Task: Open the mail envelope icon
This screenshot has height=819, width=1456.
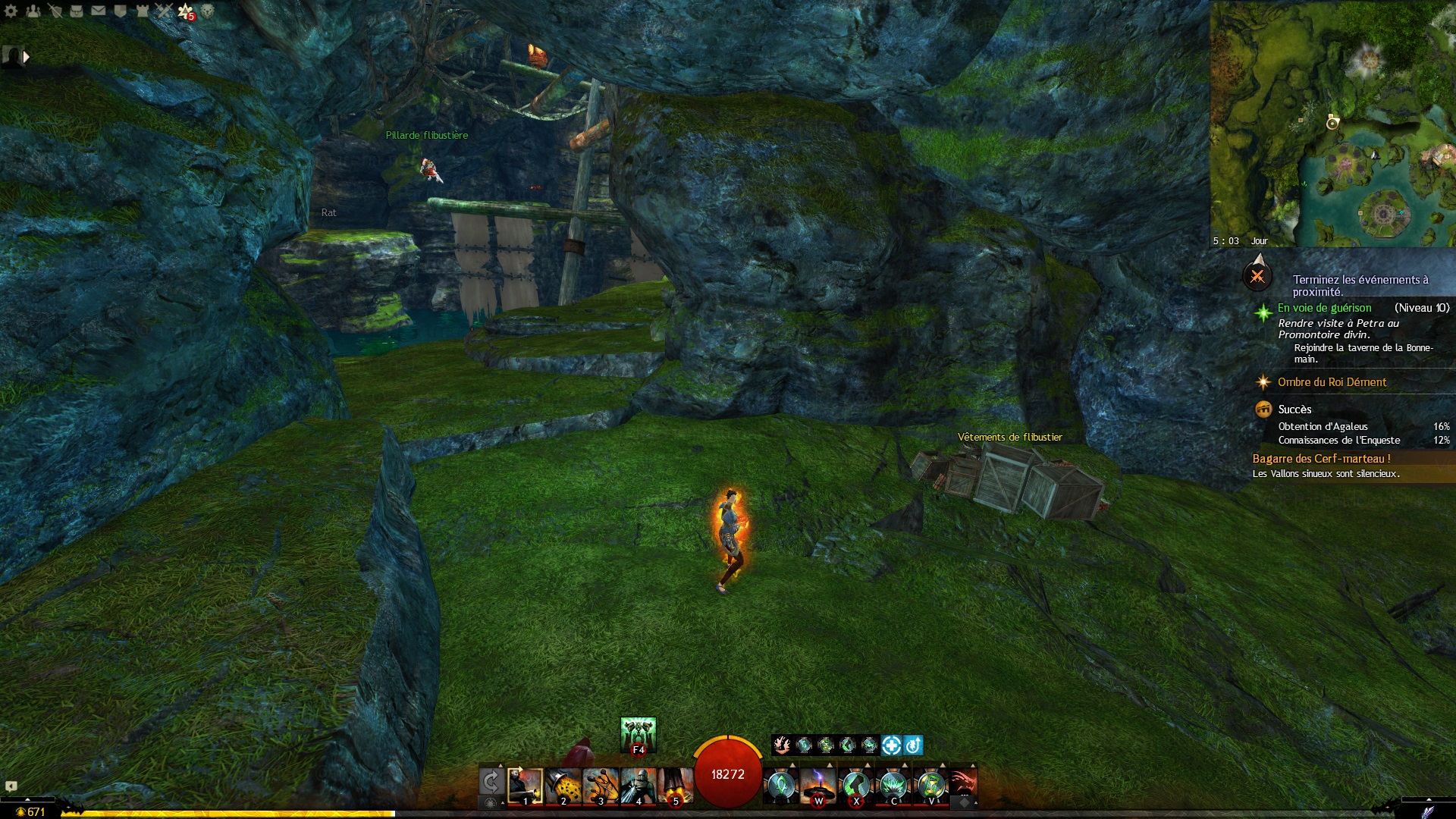Action: coord(99,11)
